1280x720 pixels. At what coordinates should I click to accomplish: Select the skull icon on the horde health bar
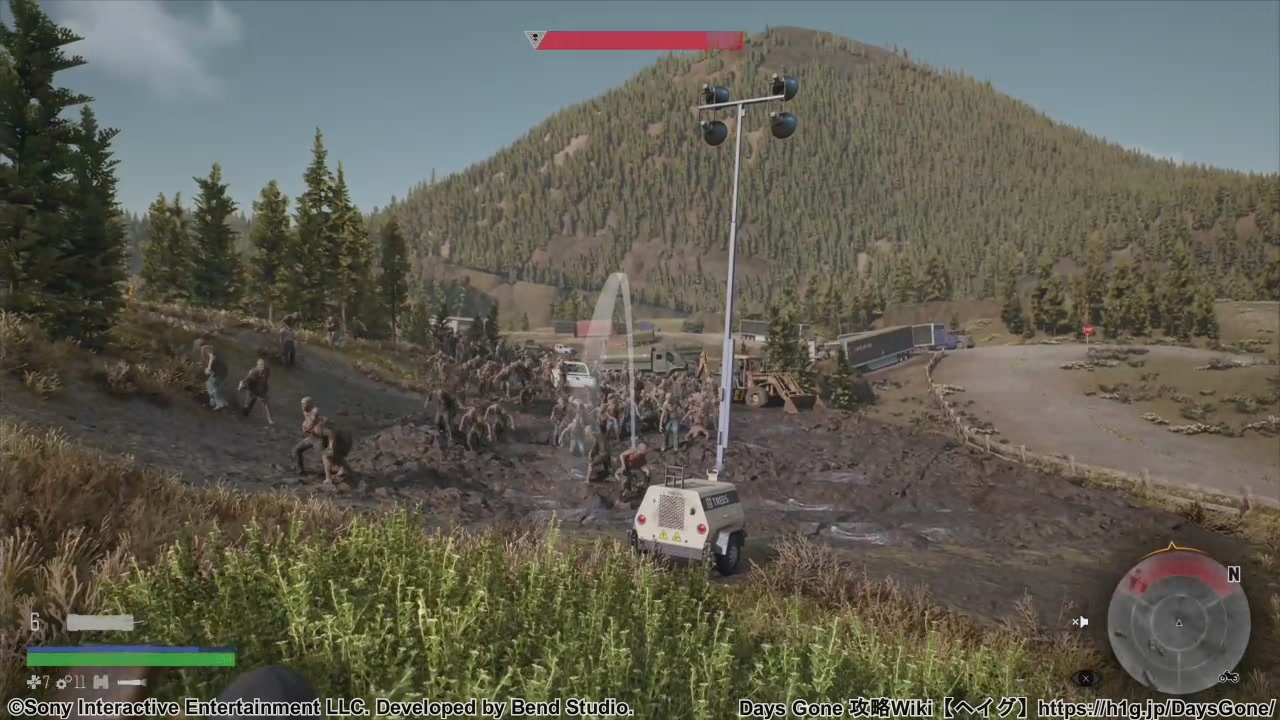[x=535, y=39]
